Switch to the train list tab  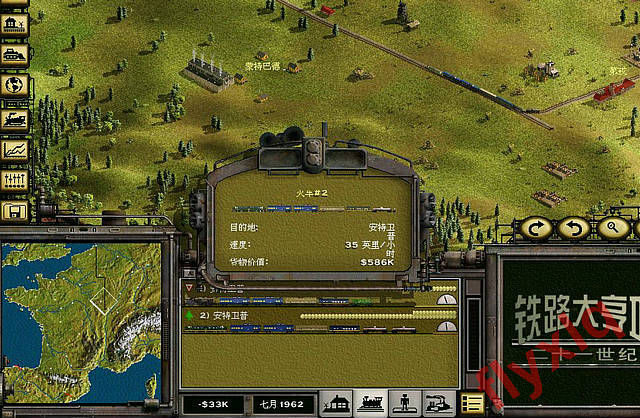coord(370,403)
